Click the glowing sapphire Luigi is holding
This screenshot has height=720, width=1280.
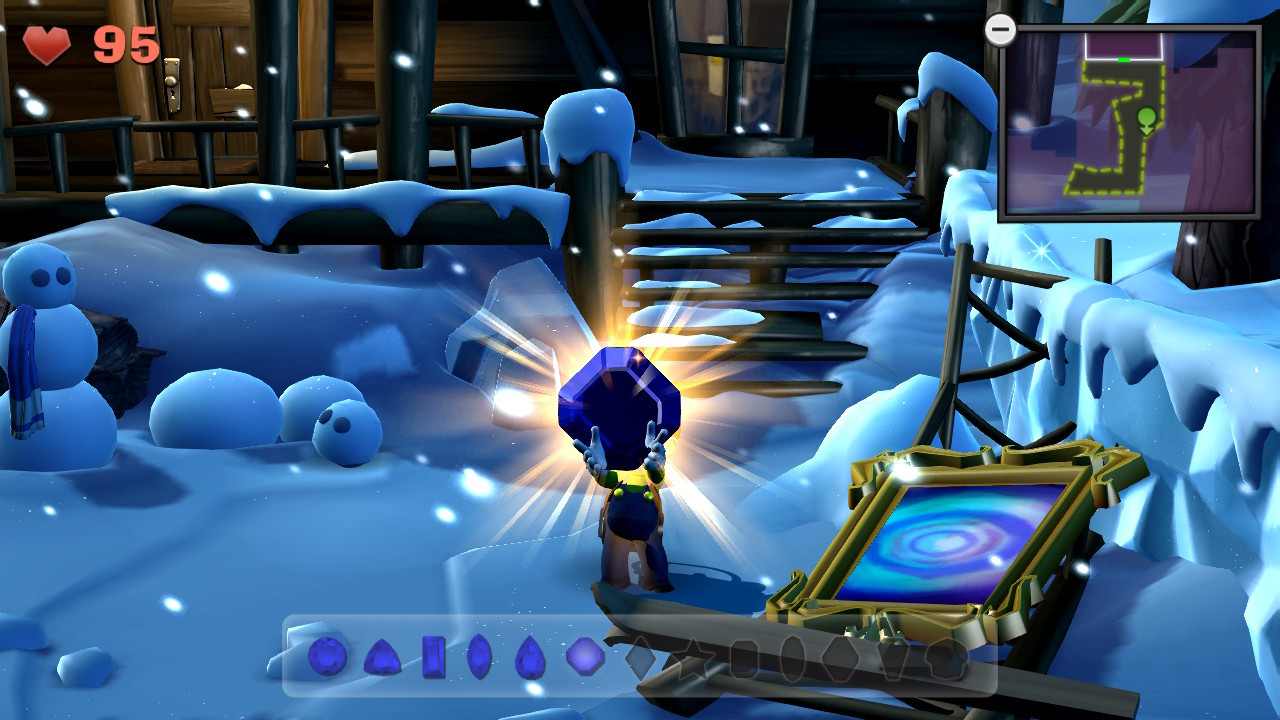point(618,405)
